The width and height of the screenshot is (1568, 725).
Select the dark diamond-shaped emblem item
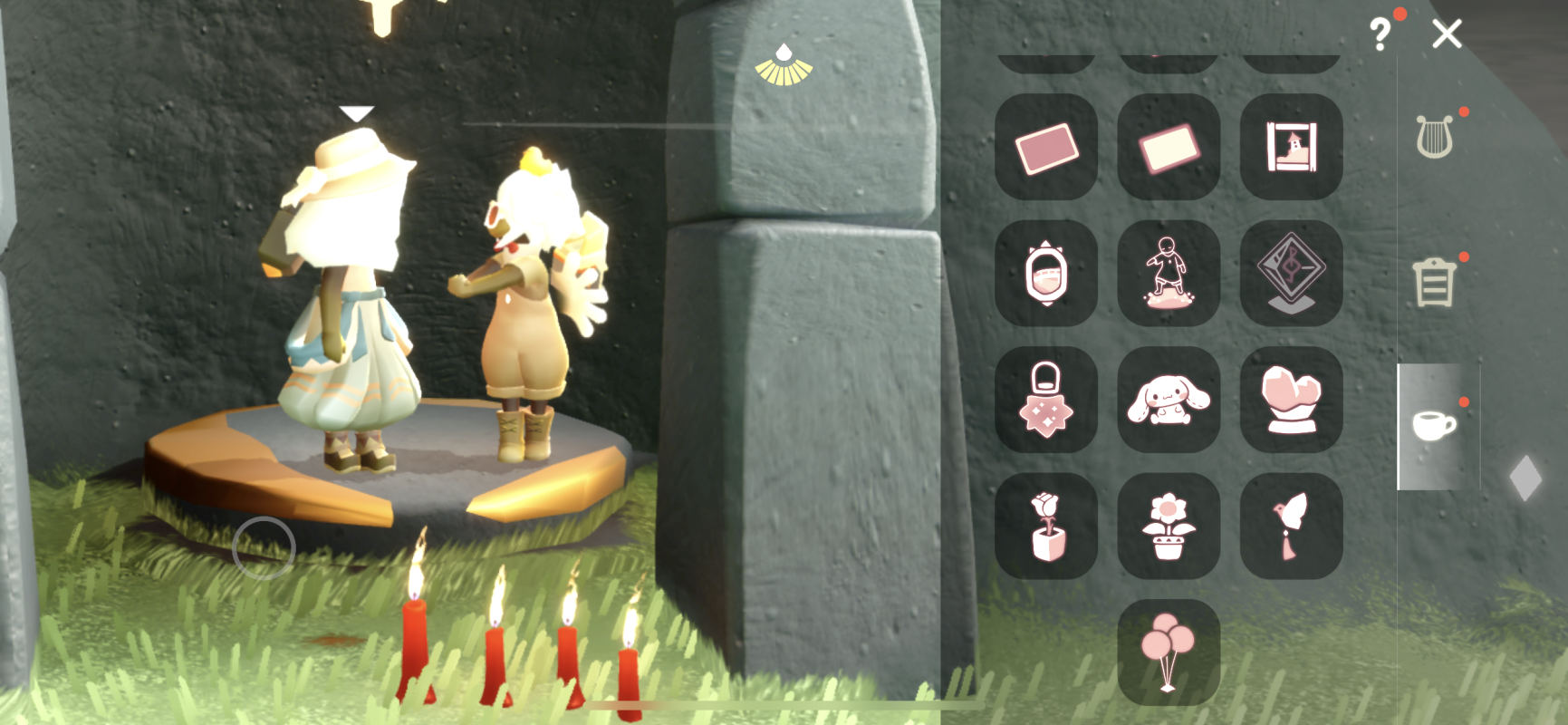coord(1291,273)
